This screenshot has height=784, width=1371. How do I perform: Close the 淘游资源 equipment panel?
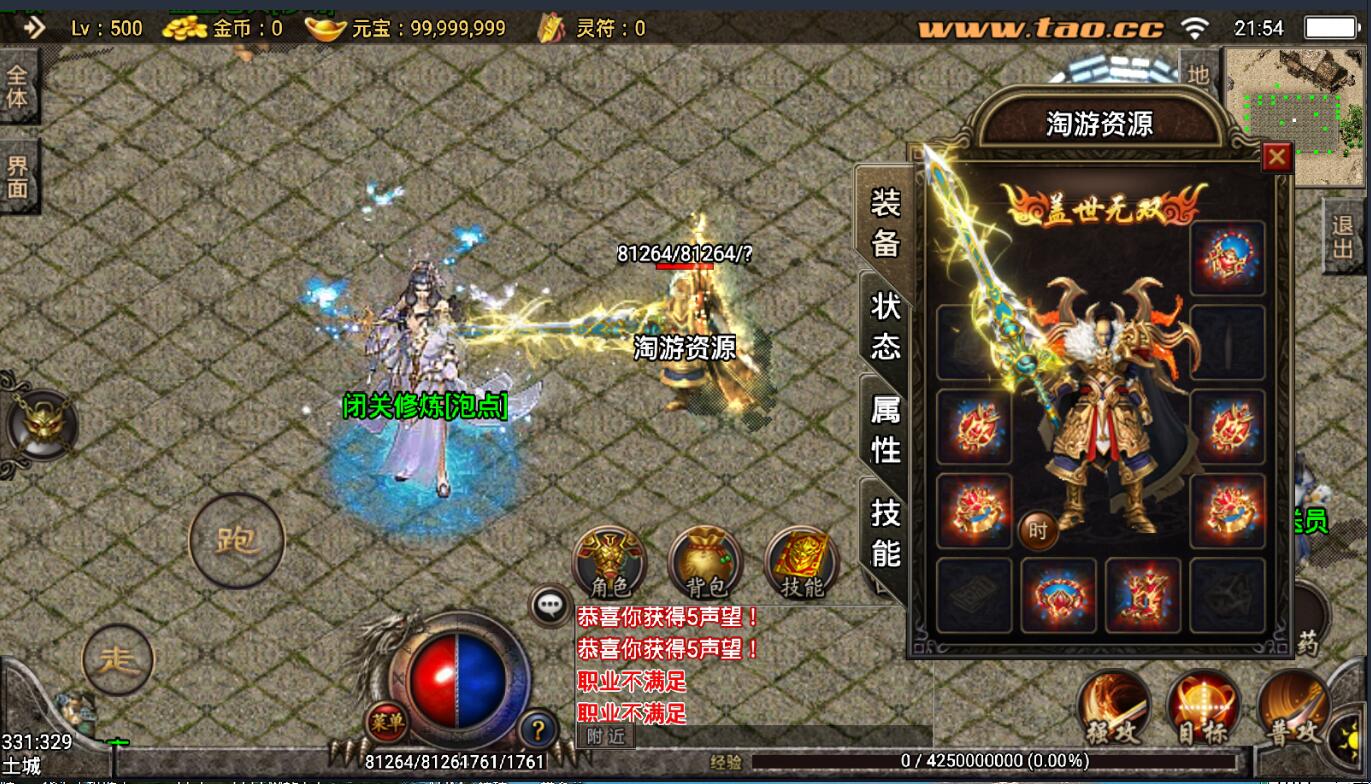click(x=1276, y=157)
